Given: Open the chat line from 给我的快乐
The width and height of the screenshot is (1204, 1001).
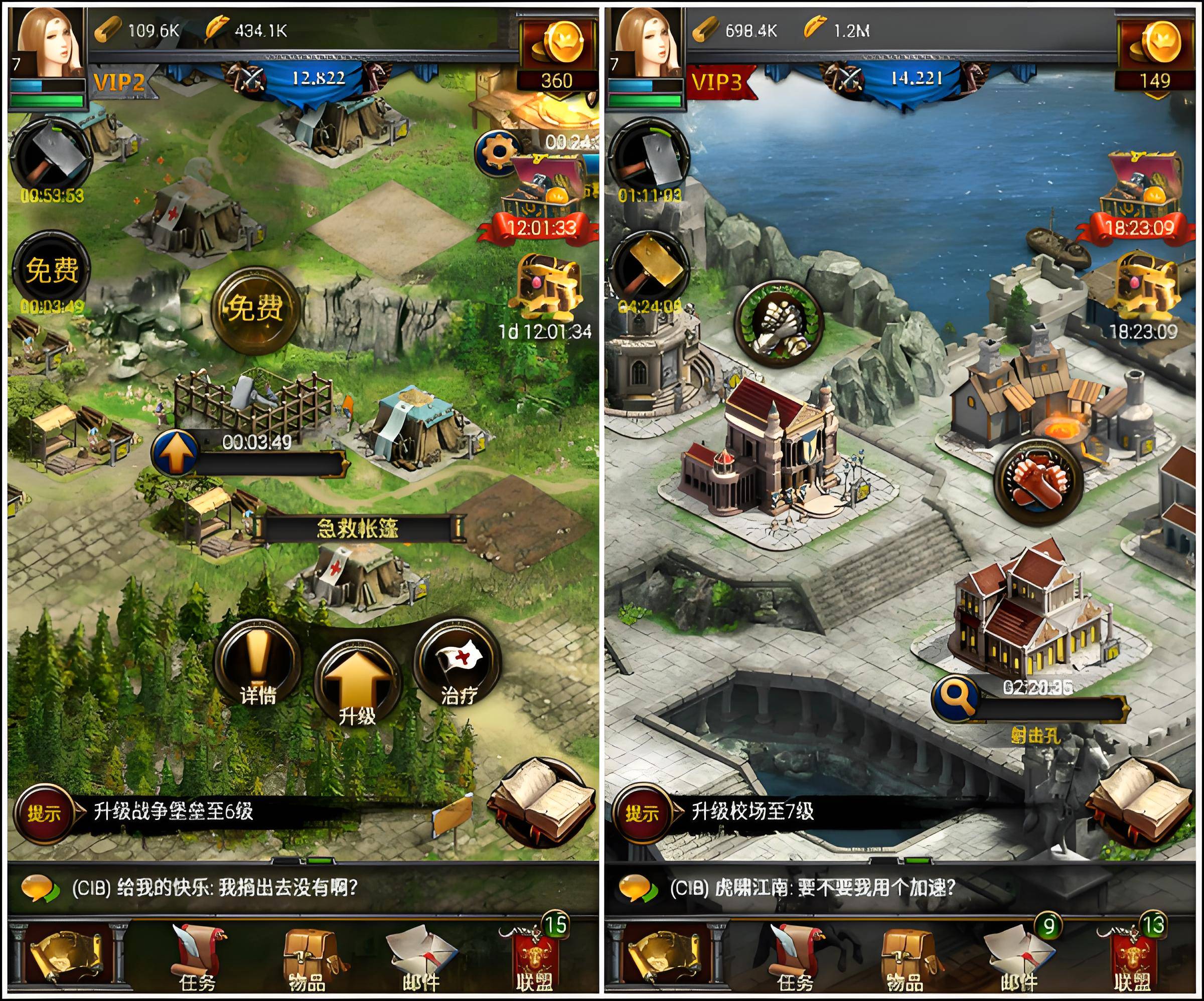Looking at the screenshot, I should [x=214, y=888].
